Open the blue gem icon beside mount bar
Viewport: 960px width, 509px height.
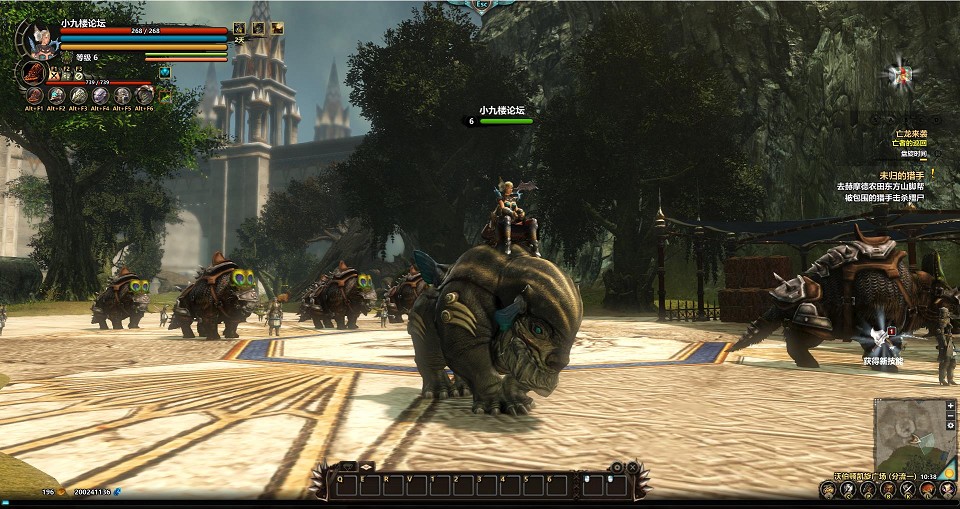(165, 72)
